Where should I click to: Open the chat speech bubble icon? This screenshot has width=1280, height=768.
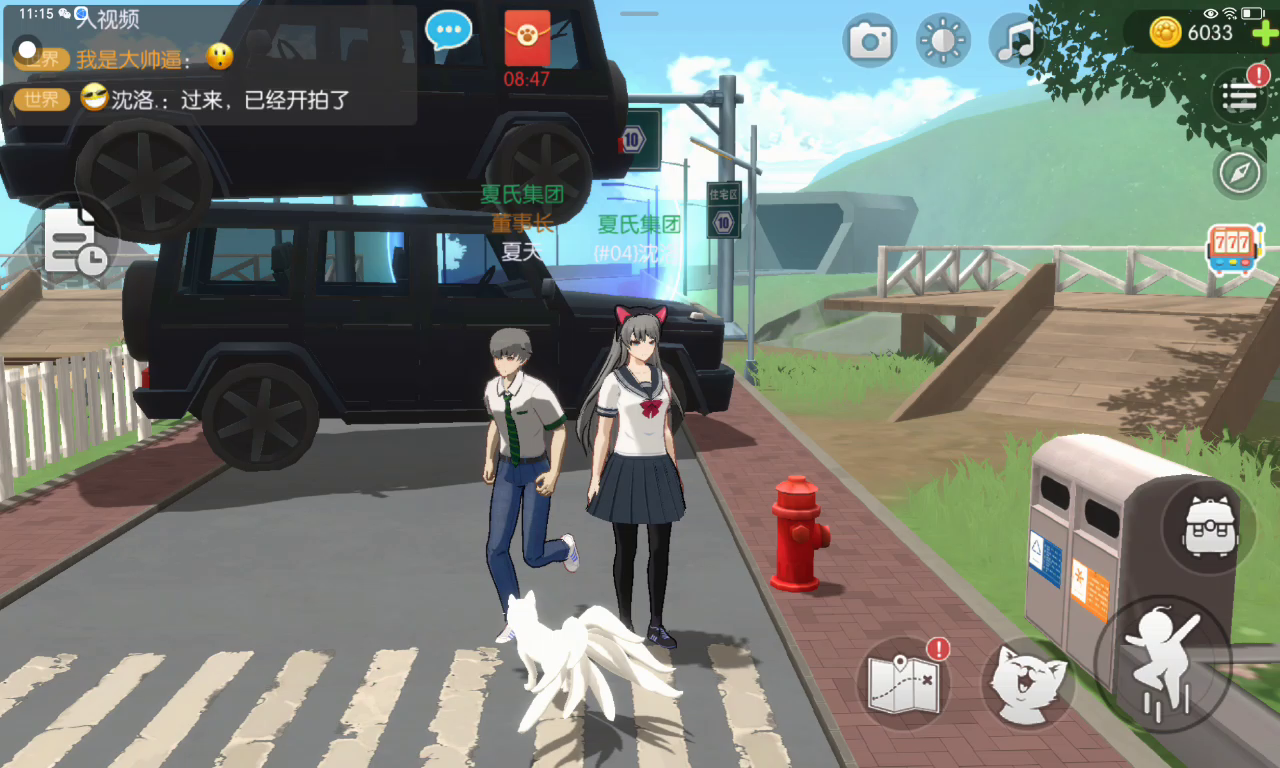pos(448,30)
